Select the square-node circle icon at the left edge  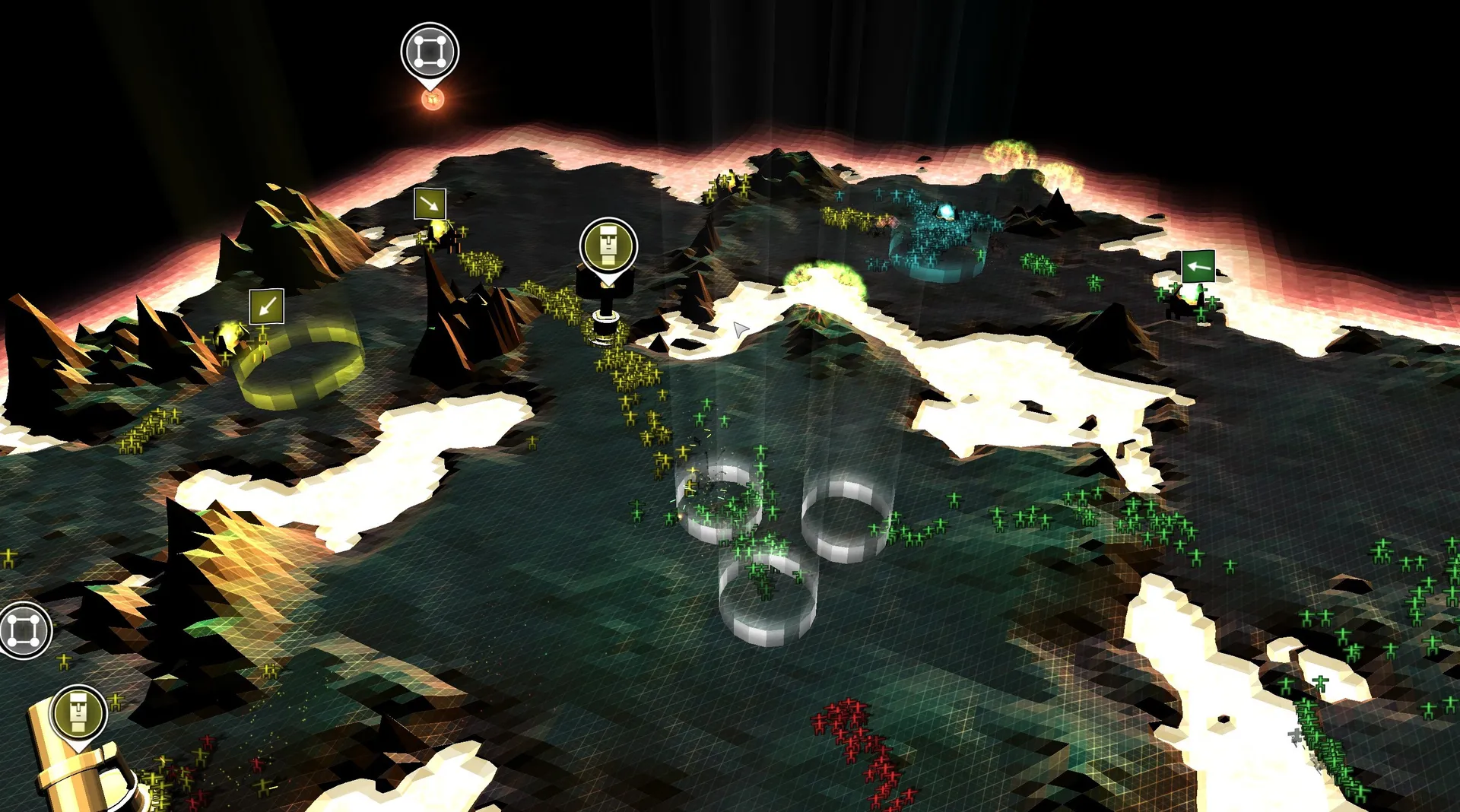pos(23,630)
